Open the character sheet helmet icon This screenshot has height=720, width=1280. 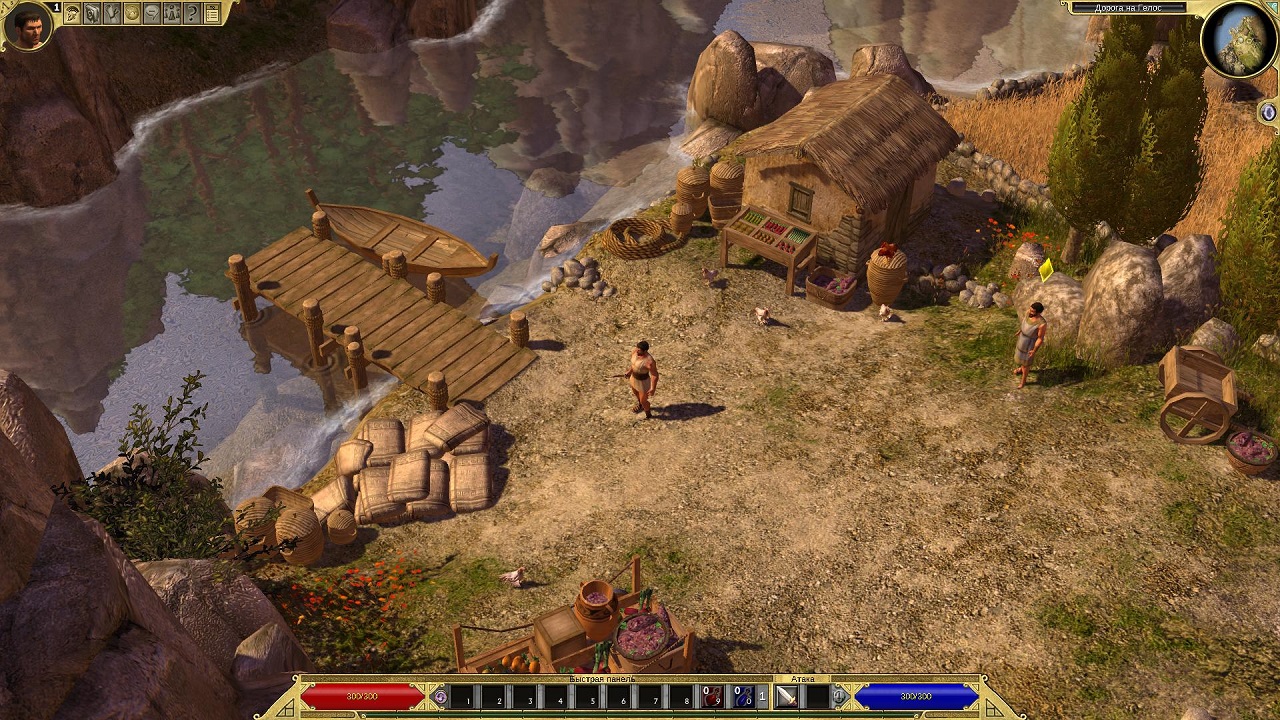[72, 13]
